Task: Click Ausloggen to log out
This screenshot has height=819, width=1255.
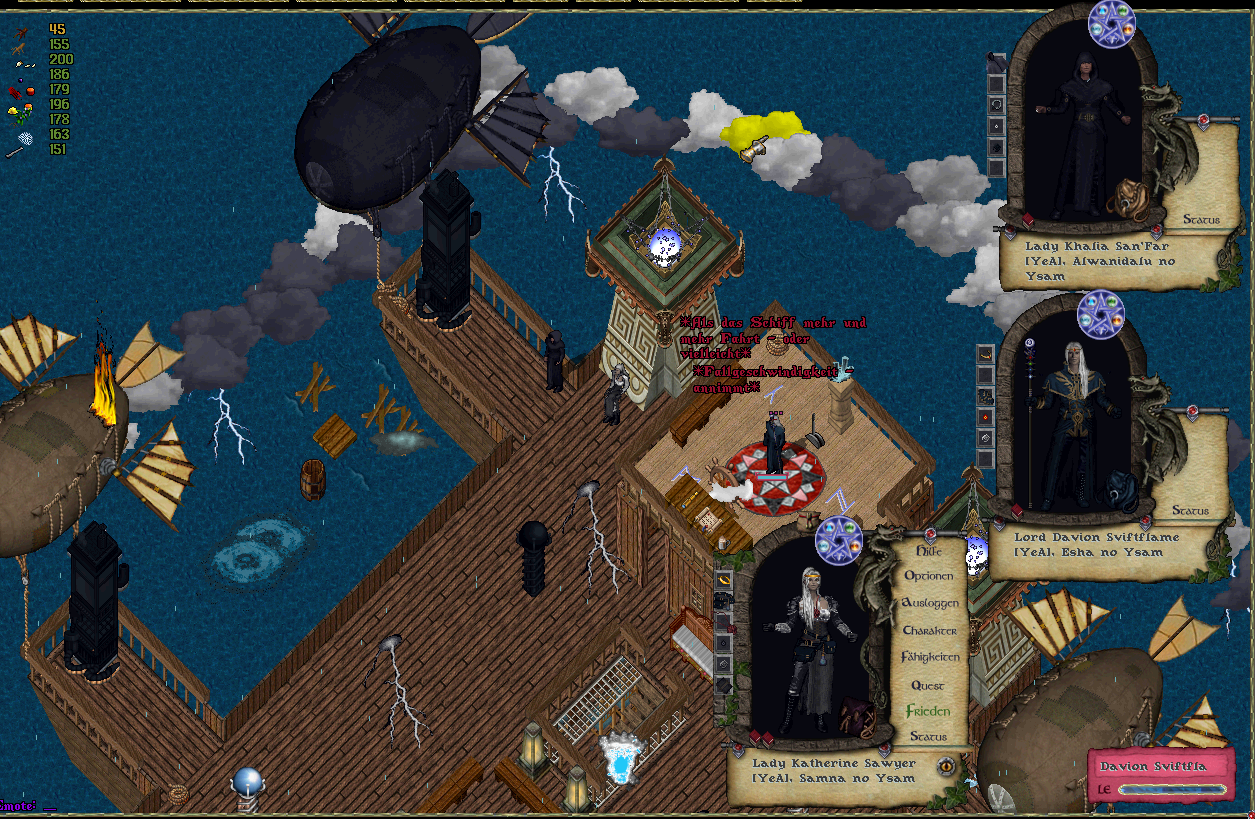Action: [x=930, y=603]
